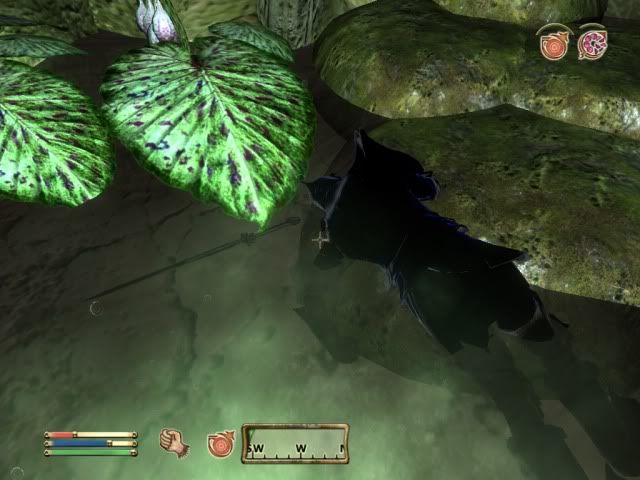Click the orange spiral spell icon beside the compass
Image resolution: width=640 pixels, height=480 pixels.
(219, 442)
